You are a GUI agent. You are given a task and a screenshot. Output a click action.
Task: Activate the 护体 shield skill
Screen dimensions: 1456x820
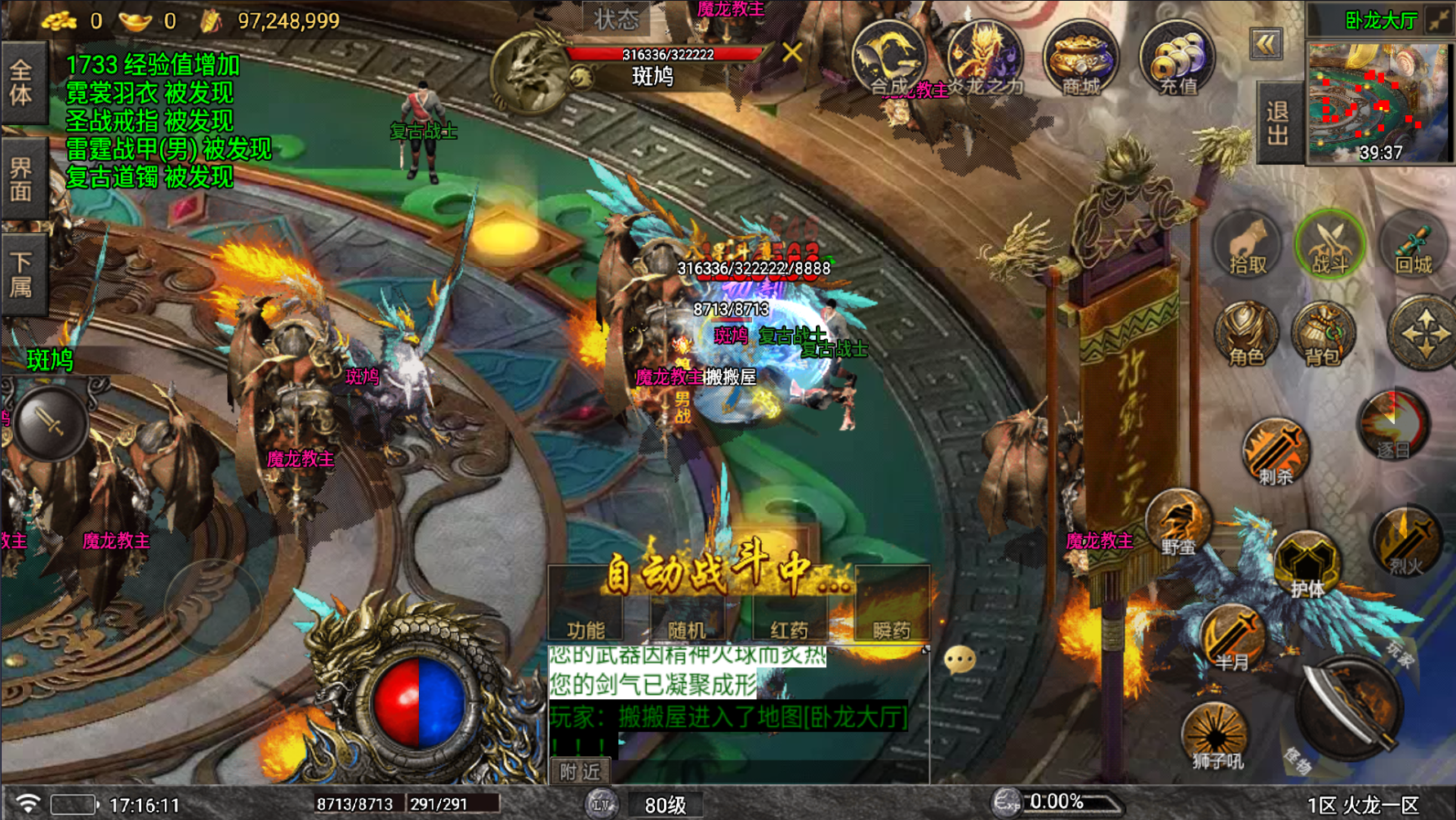pyautogui.click(x=1307, y=565)
